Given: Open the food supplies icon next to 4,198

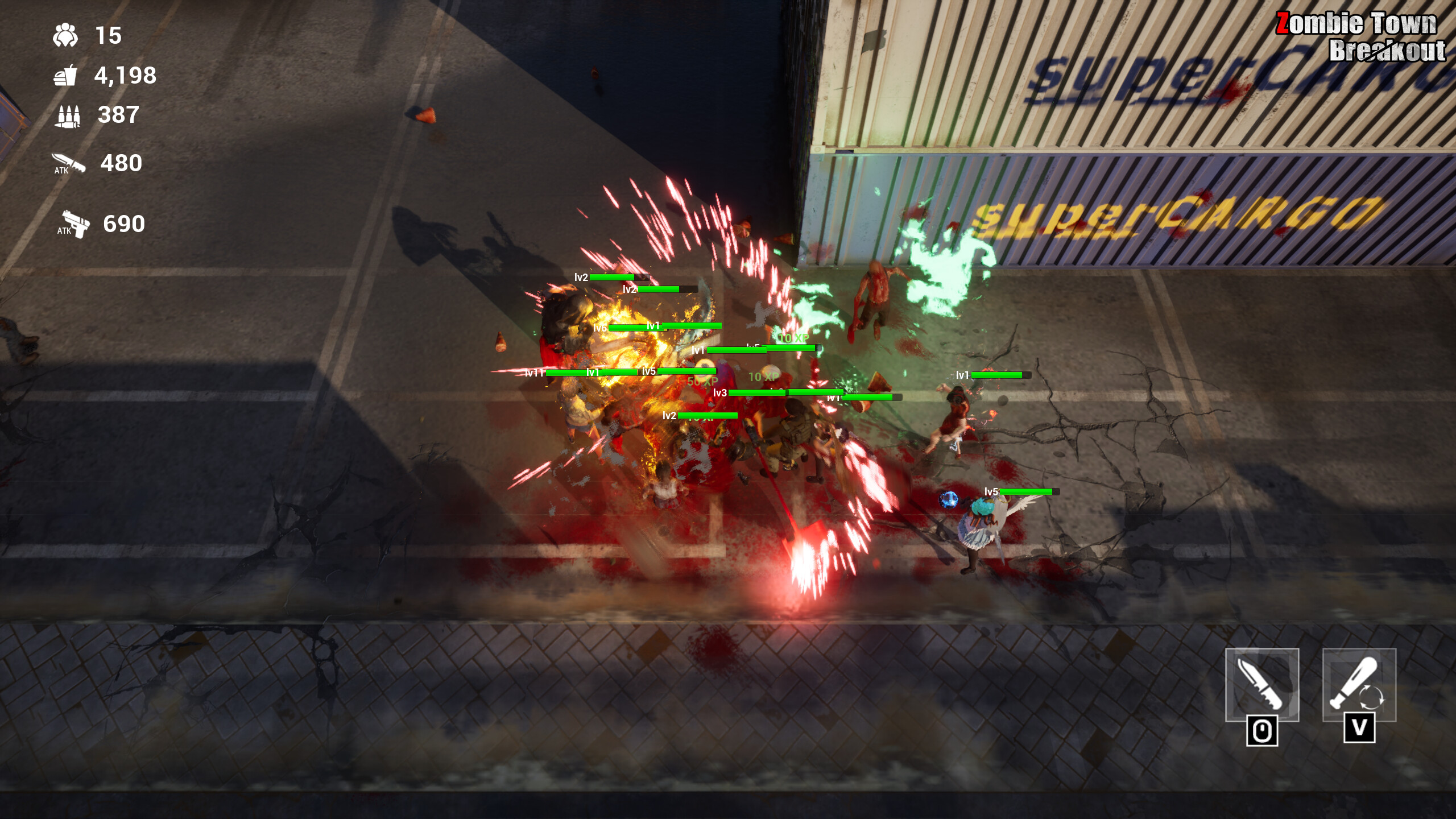Looking at the screenshot, I should [x=64, y=75].
